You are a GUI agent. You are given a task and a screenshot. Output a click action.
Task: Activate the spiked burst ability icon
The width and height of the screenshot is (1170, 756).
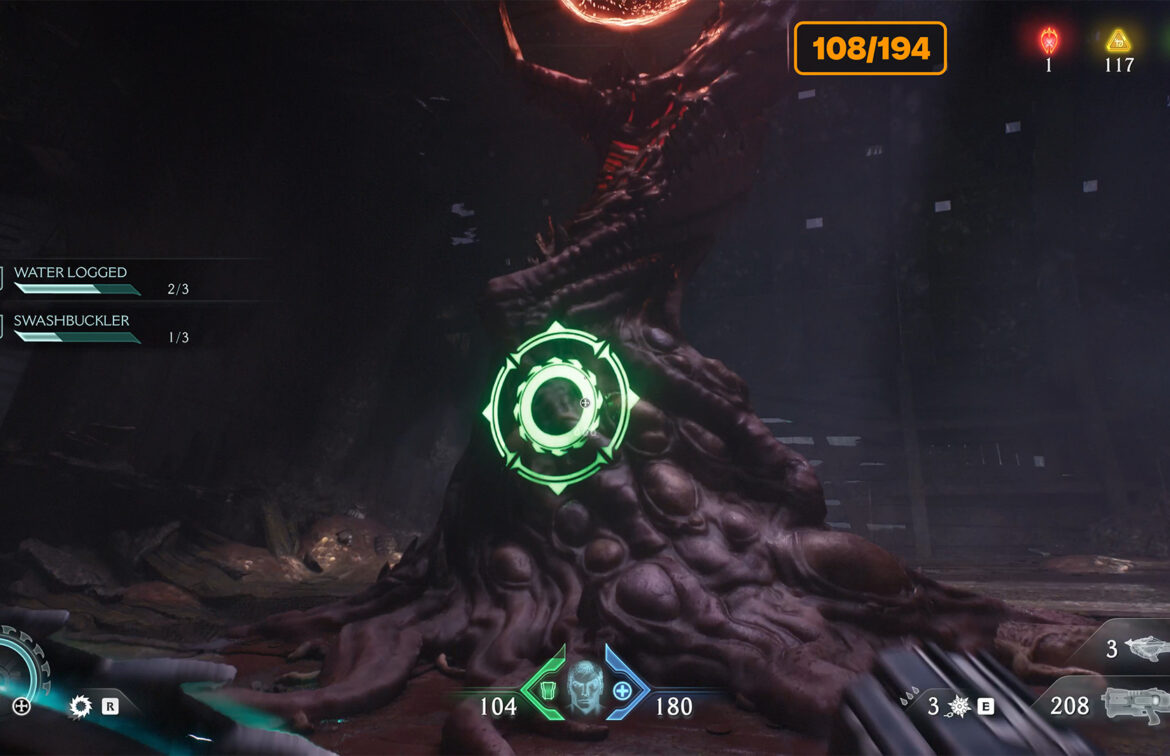point(959,707)
